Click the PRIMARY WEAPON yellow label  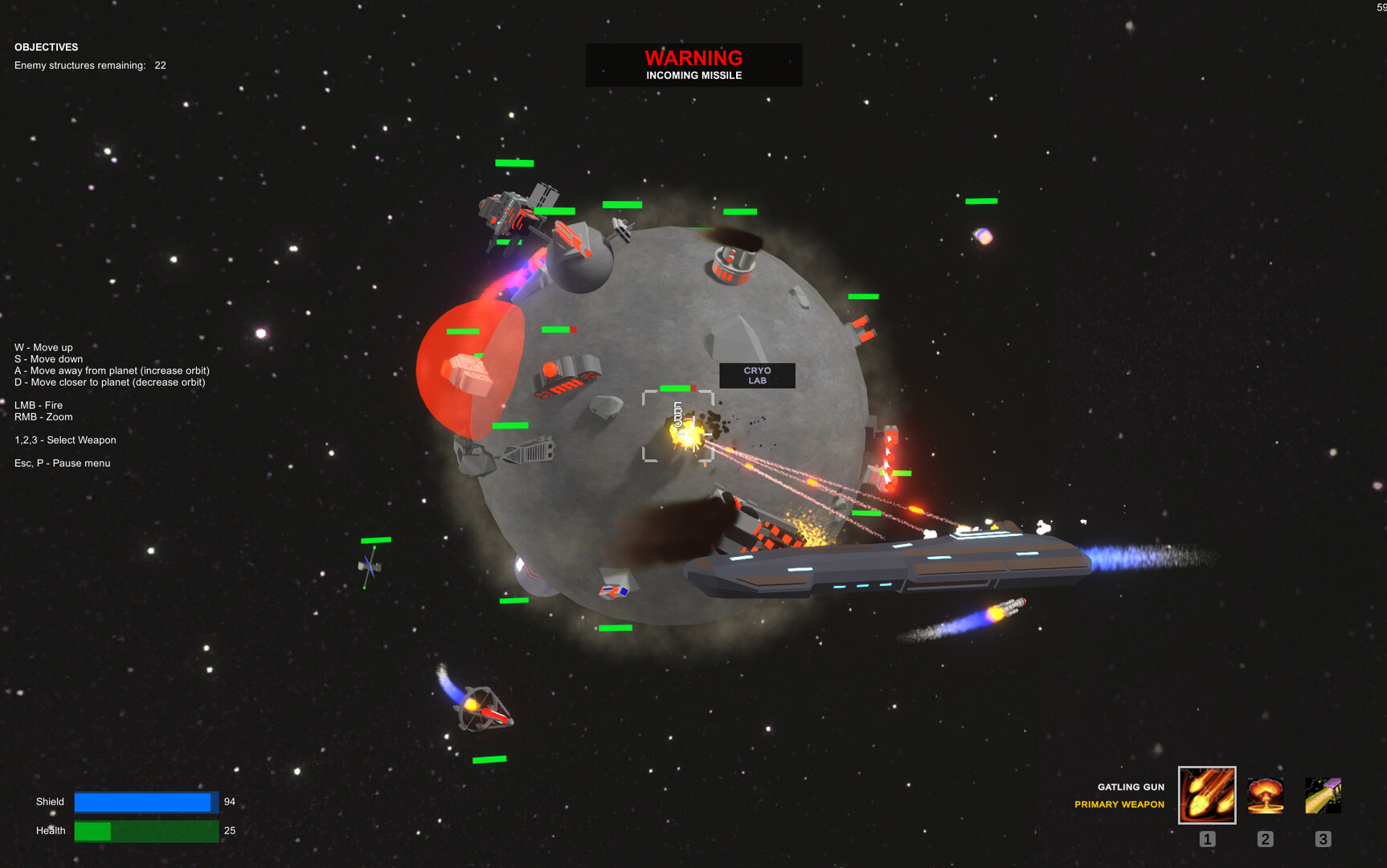click(x=1119, y=804)
